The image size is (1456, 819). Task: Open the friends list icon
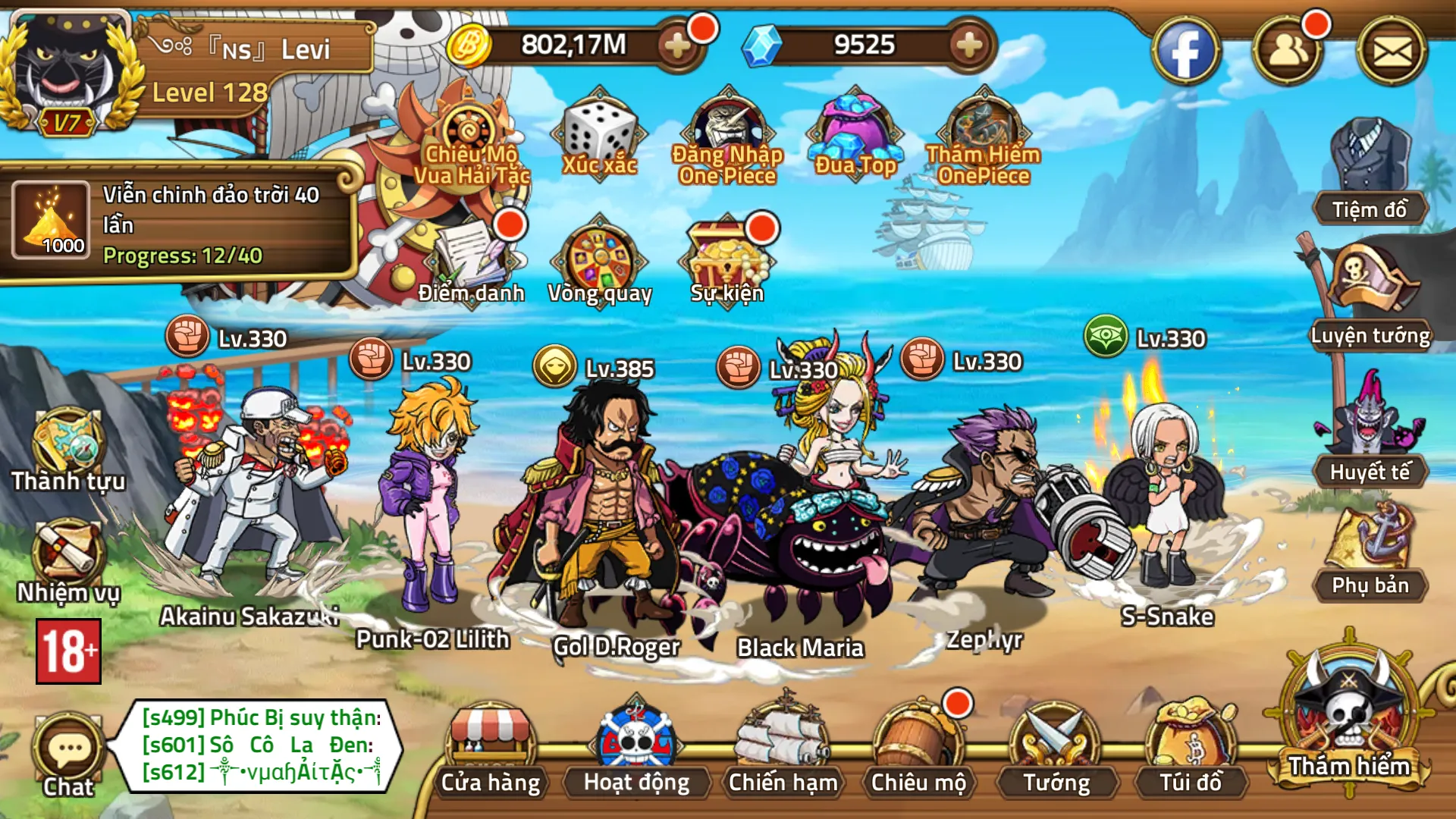pos(1288,52)
